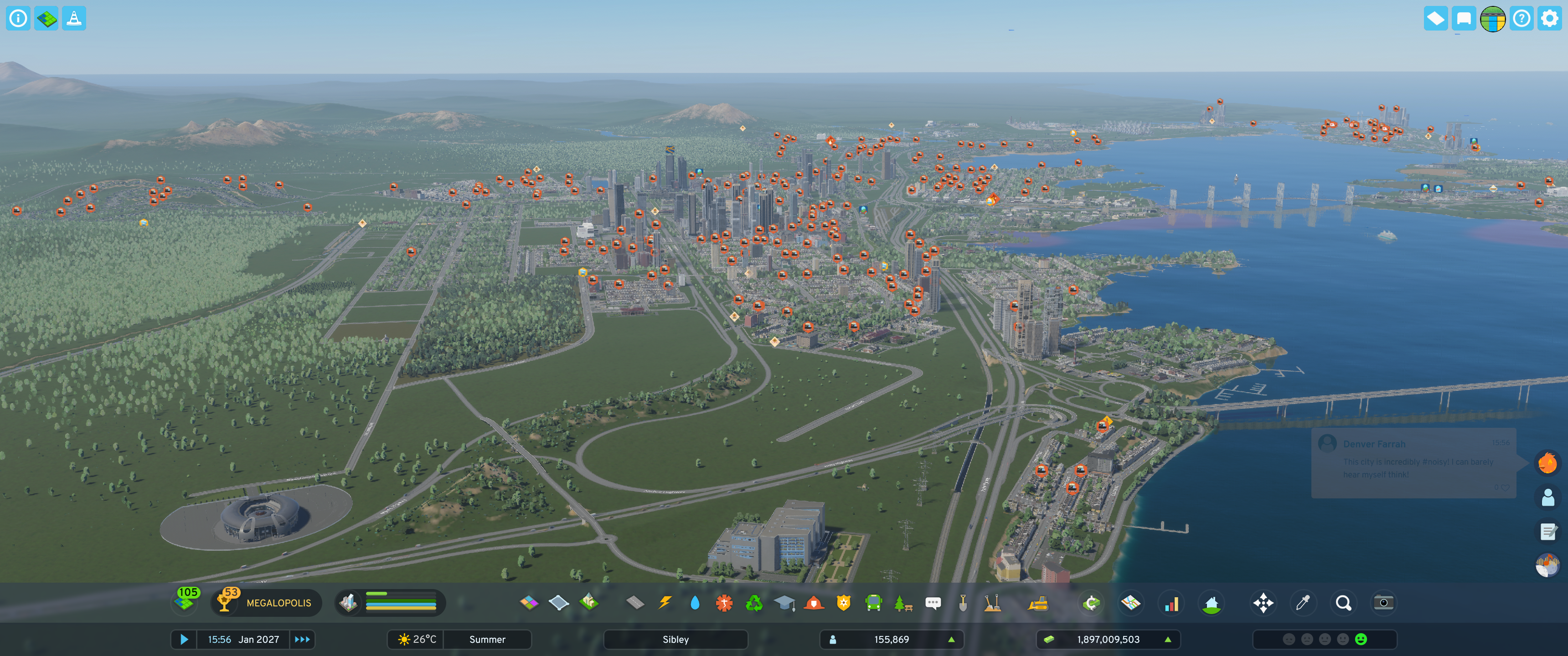
Task: Open the Electricity lightning bolt menu
Action: [665, 602]
